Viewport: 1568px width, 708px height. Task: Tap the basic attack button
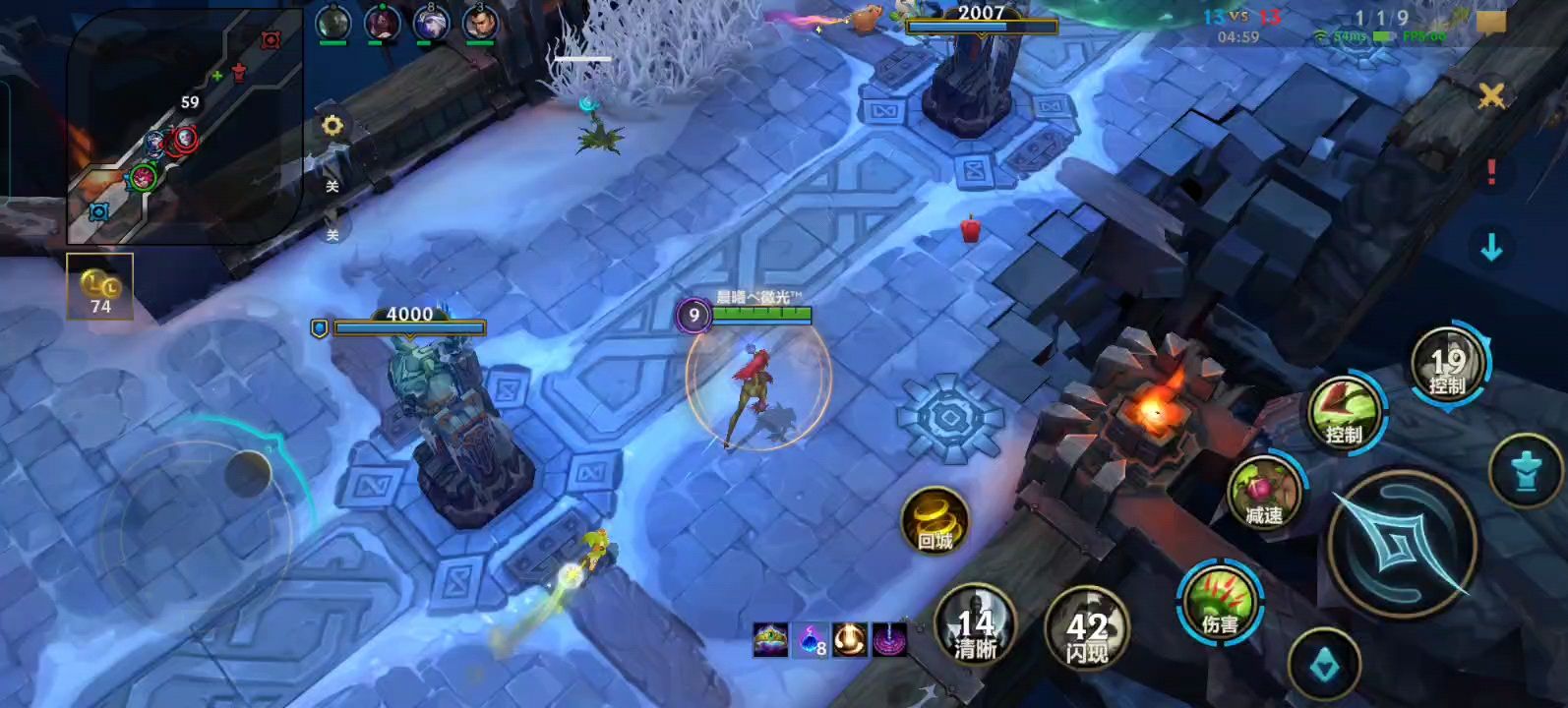1402,544
